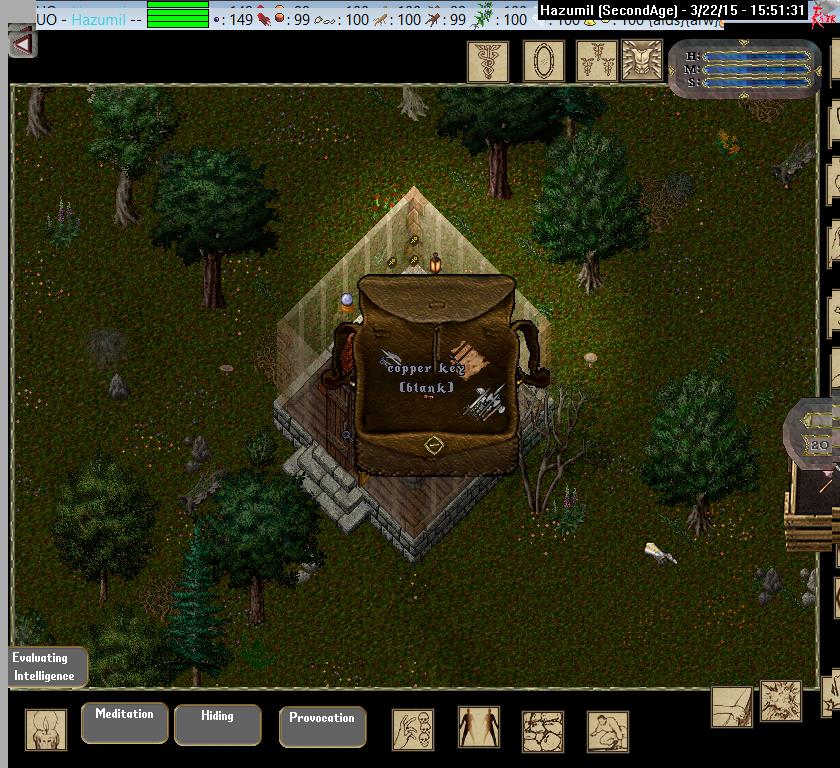
Task: Select the pile of weapons in the backpack
Action: point(485,403)
